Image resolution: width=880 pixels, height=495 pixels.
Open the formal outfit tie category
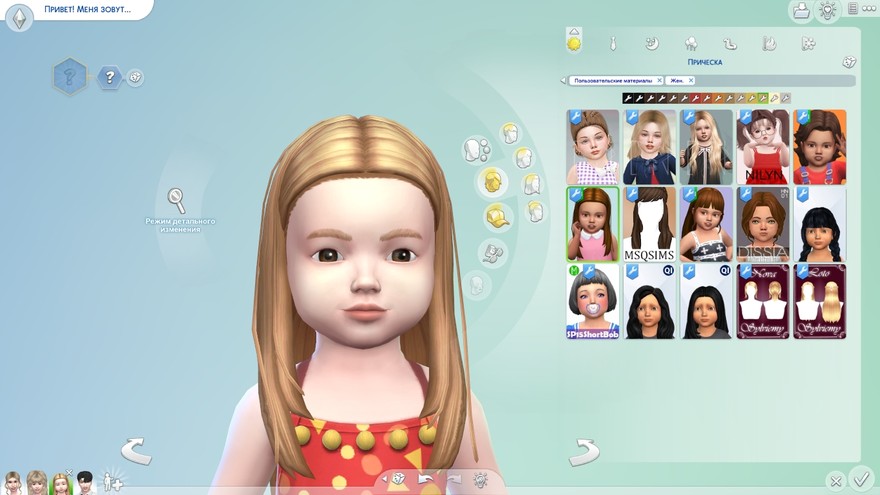coord(613,43)
